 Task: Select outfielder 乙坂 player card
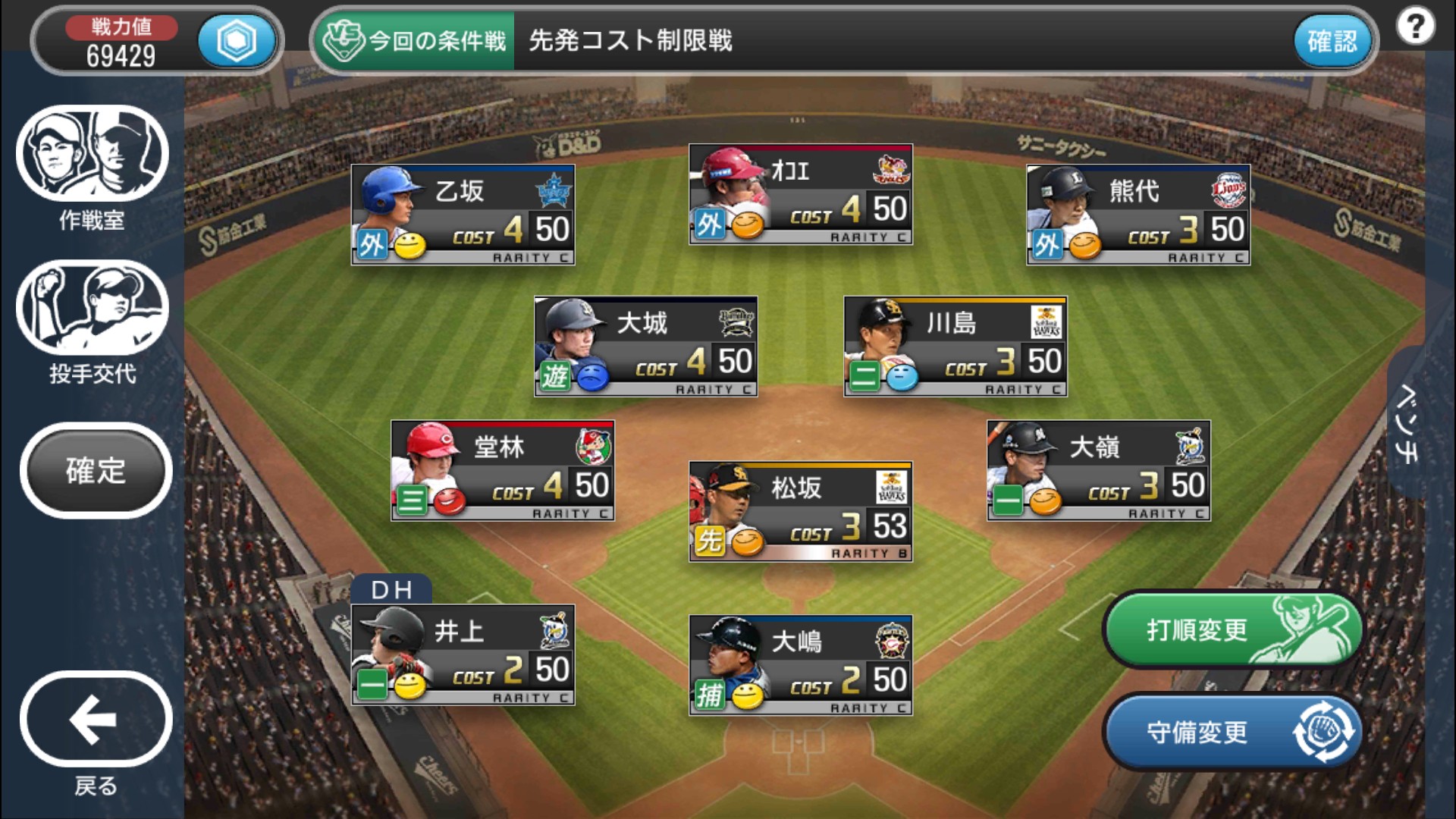point(463,215)
